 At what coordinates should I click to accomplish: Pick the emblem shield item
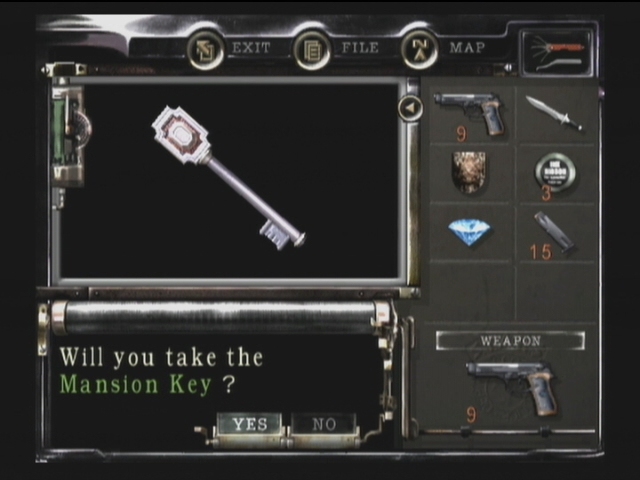point(469,173)
